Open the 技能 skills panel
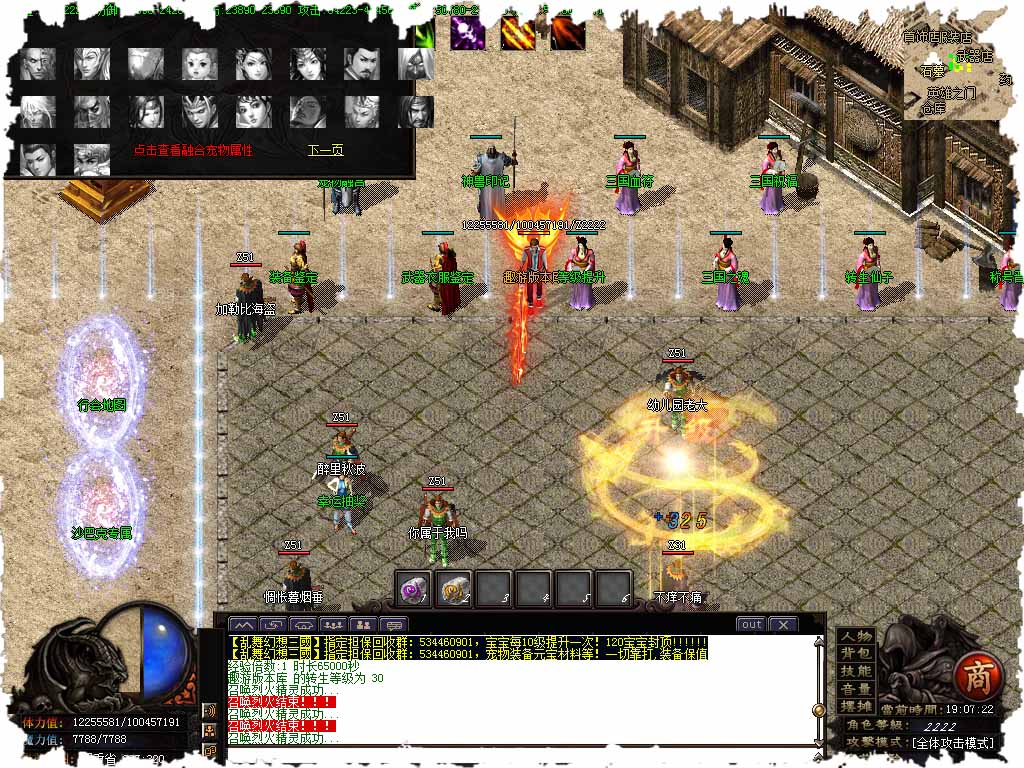The image size is (1024, 768). point(856,672)
